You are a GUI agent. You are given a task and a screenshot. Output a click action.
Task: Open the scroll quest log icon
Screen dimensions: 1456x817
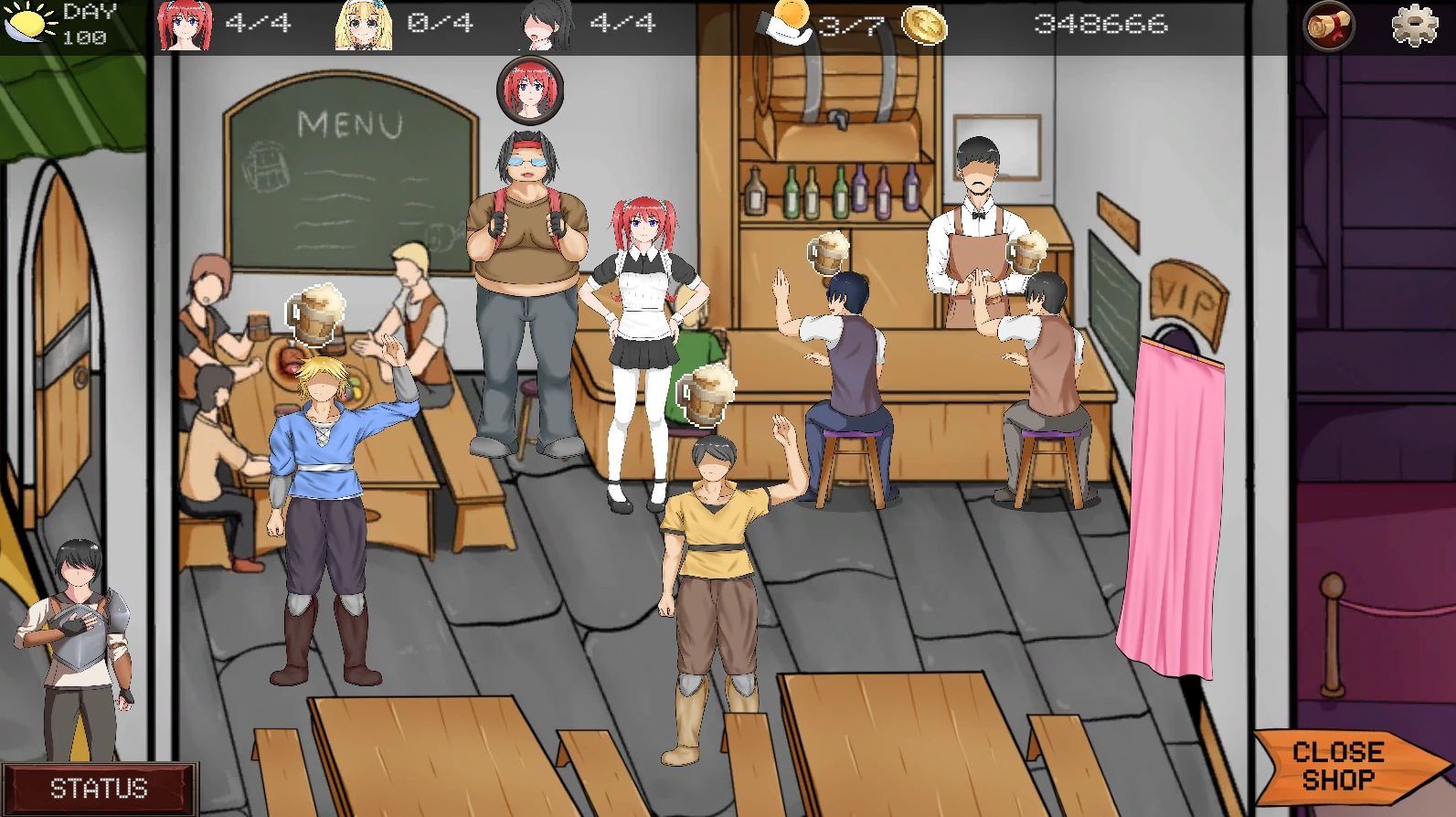(1328, 27)
